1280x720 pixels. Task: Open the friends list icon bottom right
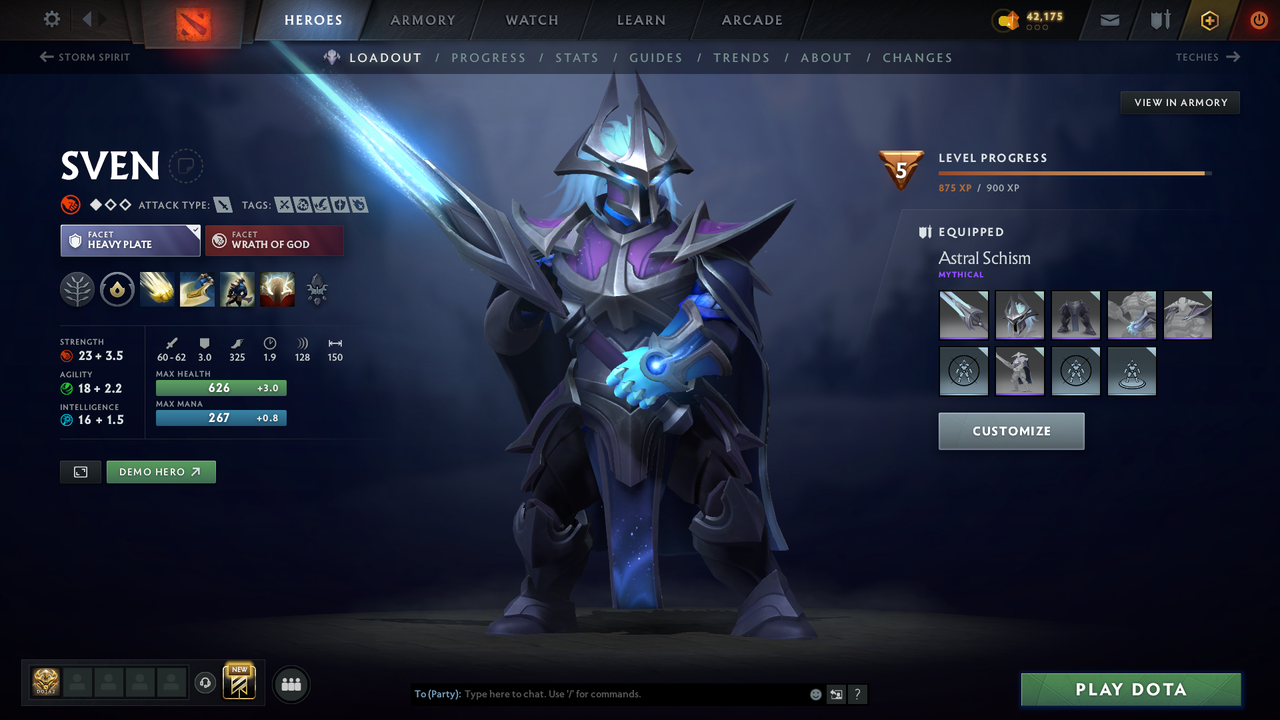(289, 683)
